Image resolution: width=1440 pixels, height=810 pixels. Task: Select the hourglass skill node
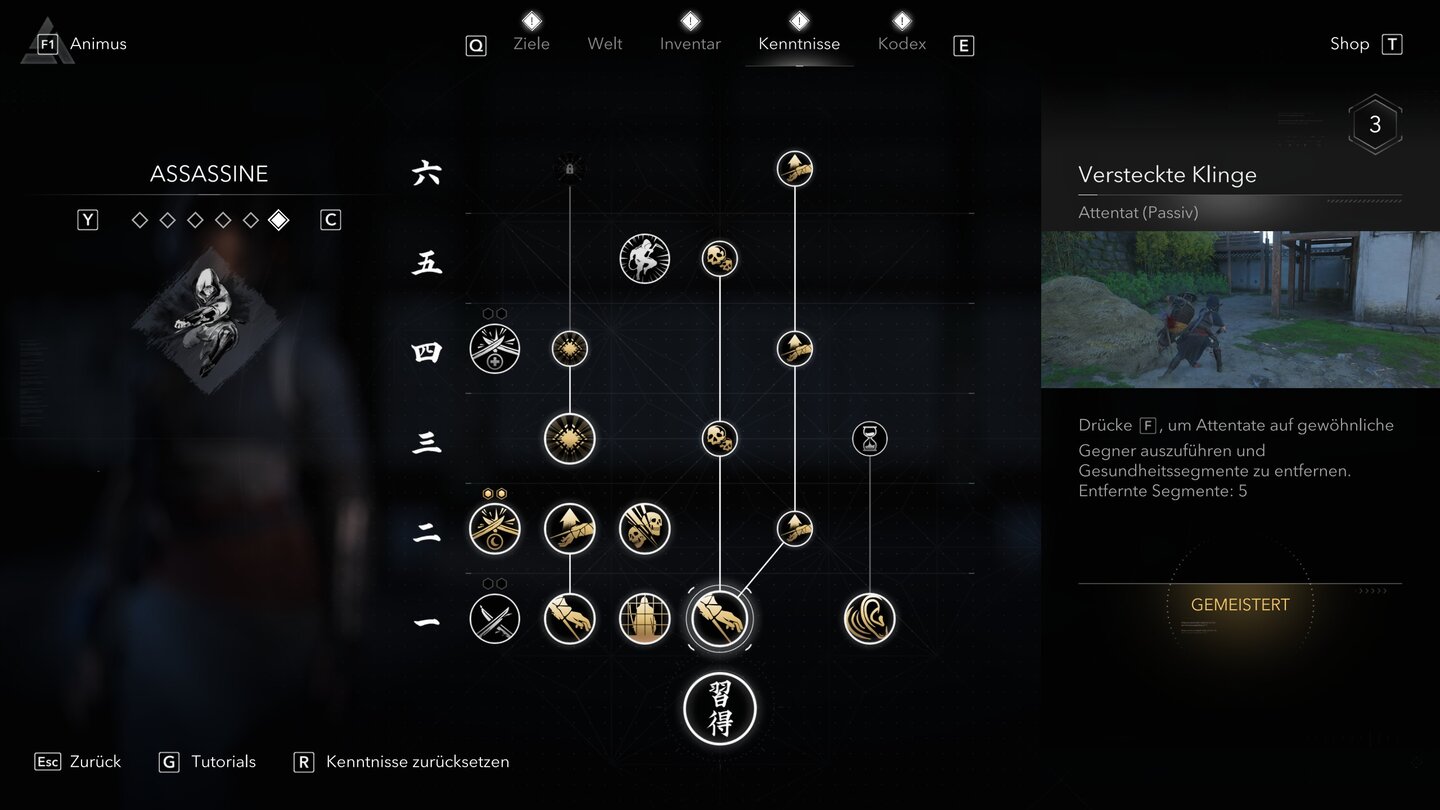tap(869, 438)
